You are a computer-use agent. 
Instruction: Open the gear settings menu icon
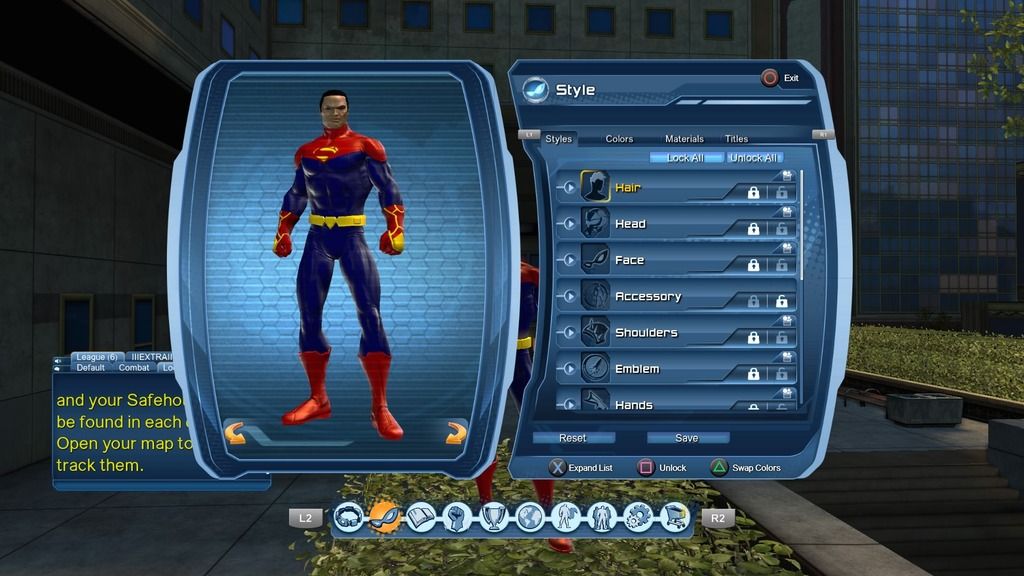click(638, 517)
